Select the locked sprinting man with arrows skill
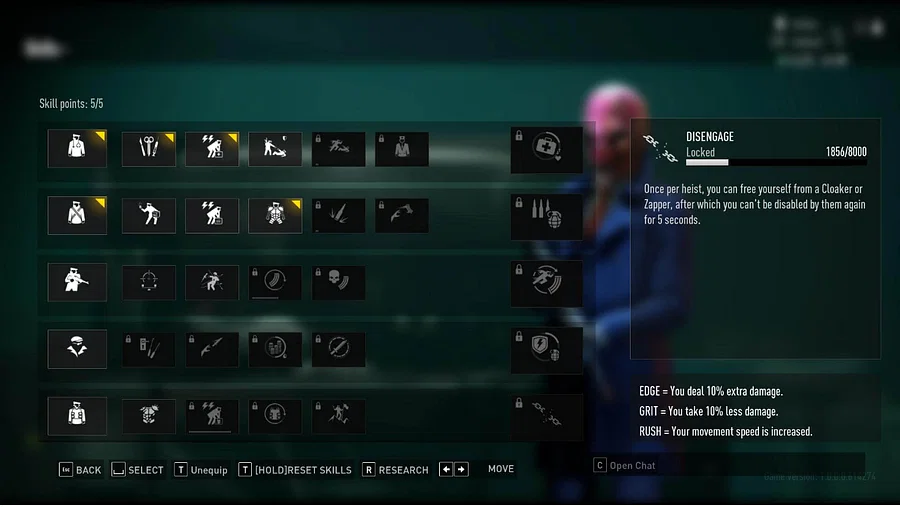 (546, 283)
